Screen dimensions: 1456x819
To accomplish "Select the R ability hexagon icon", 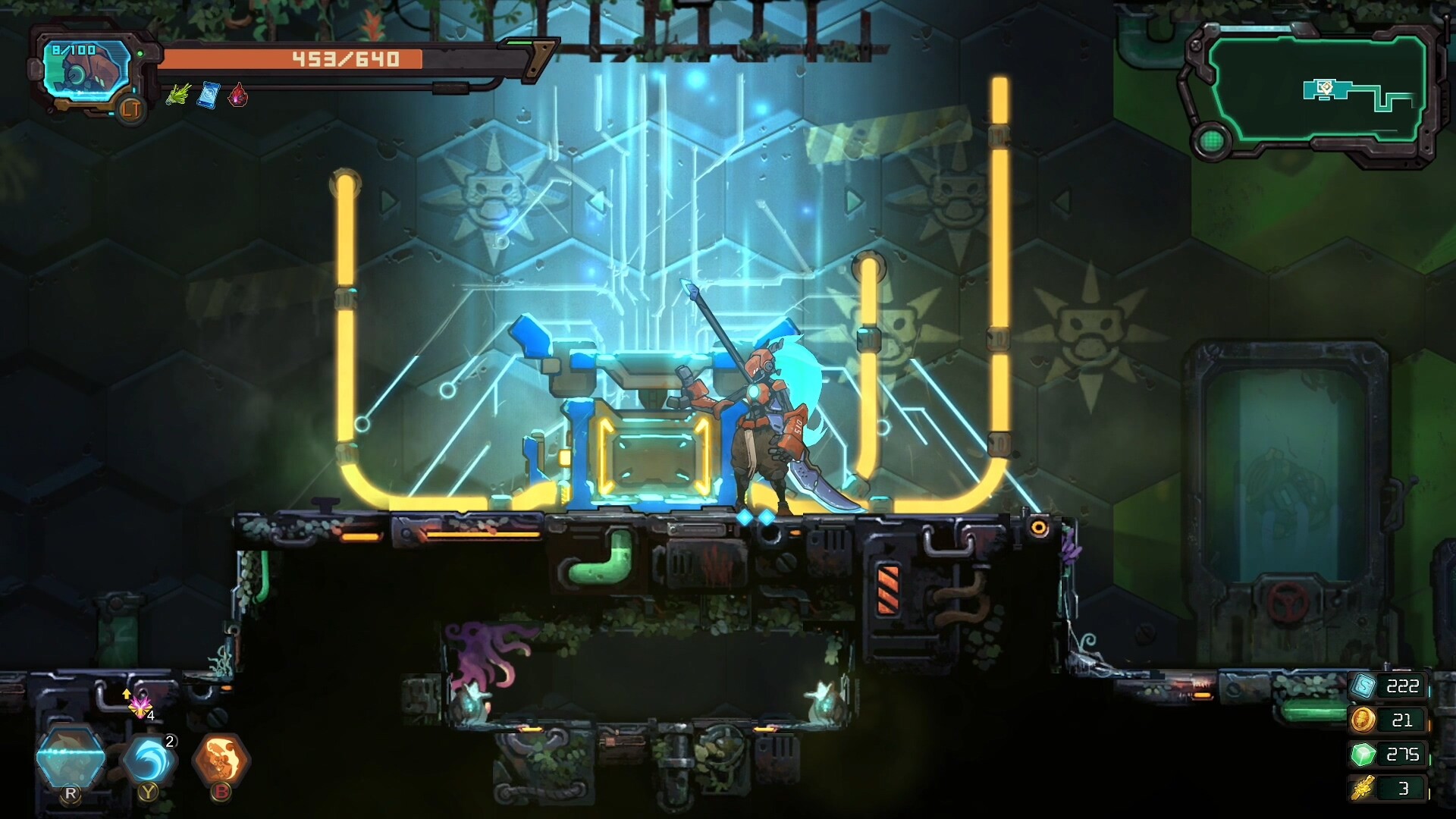I will (72, 755).
